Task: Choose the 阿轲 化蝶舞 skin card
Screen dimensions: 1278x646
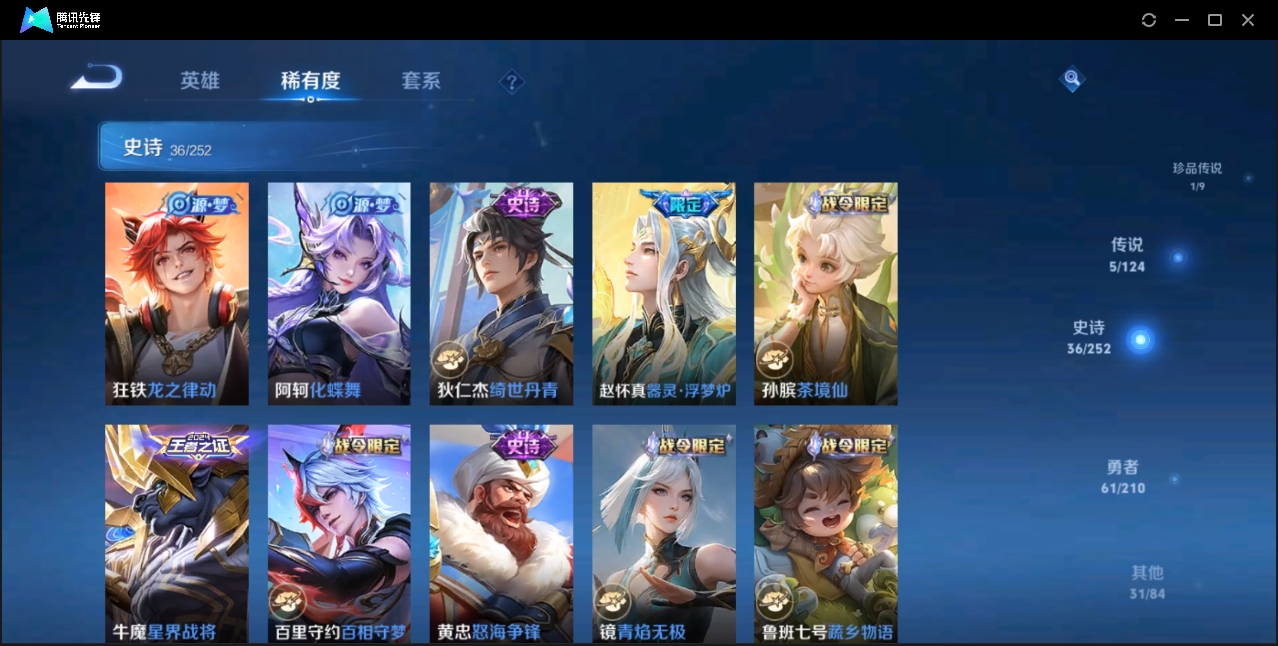Action: tap(339, 293)
